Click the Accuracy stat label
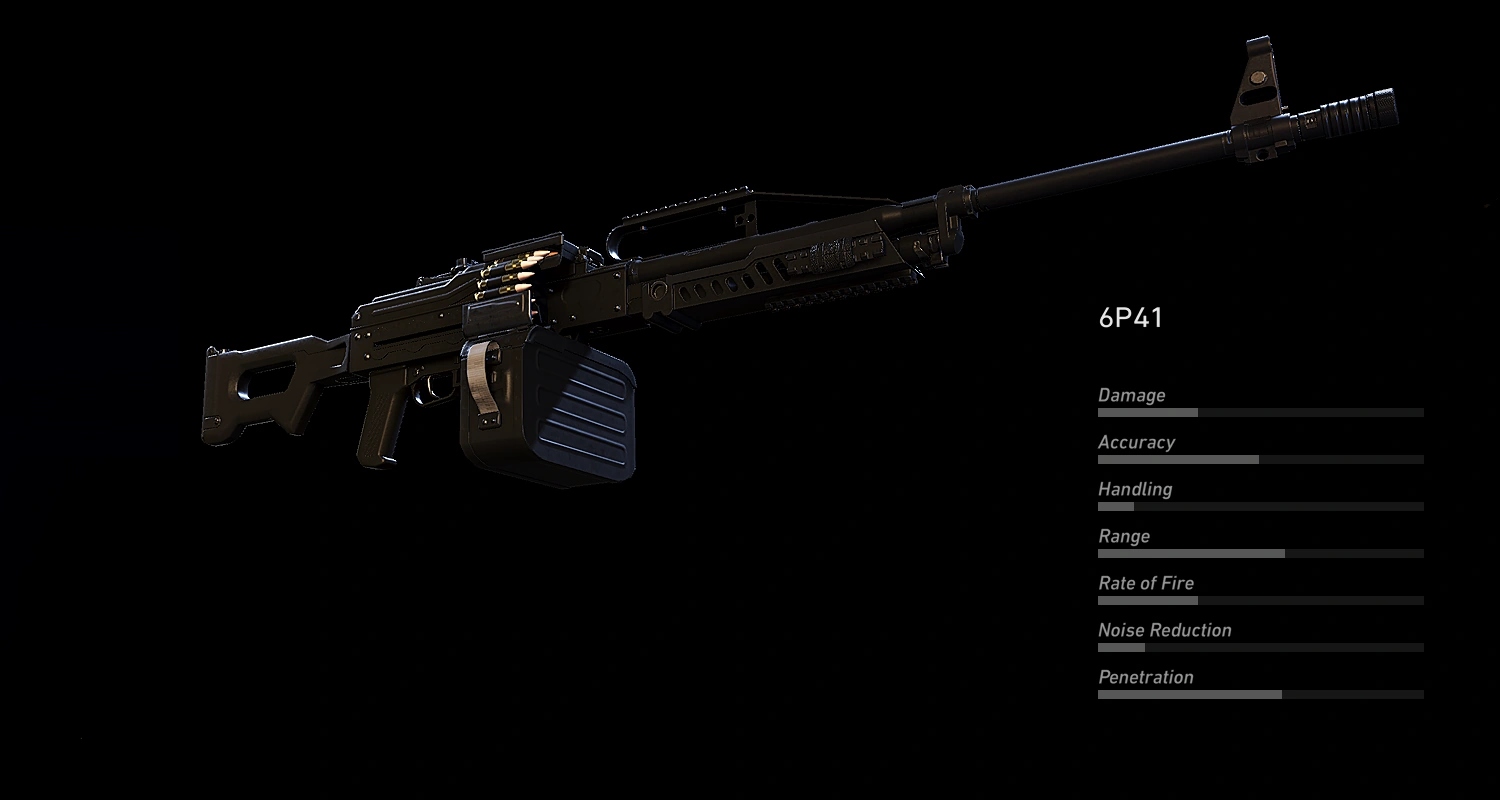The height and width of the screenshot is (800, 1500). pos(1137,442)
